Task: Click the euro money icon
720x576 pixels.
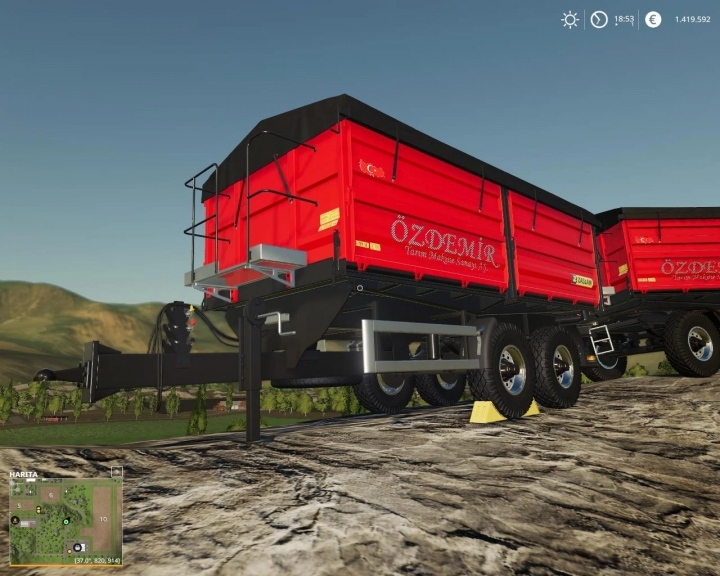Action: pos(653,19)
